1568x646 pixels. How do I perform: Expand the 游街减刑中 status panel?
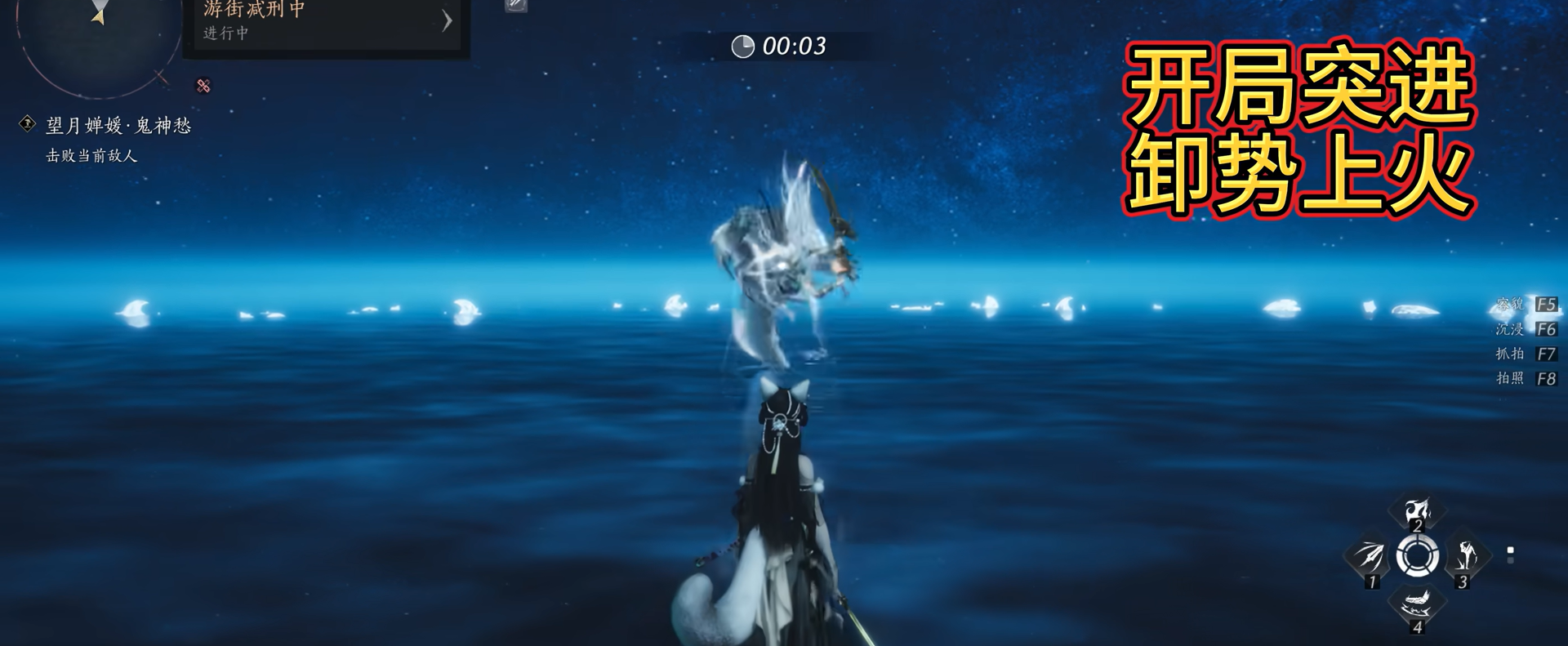click(x=446, y=21)
